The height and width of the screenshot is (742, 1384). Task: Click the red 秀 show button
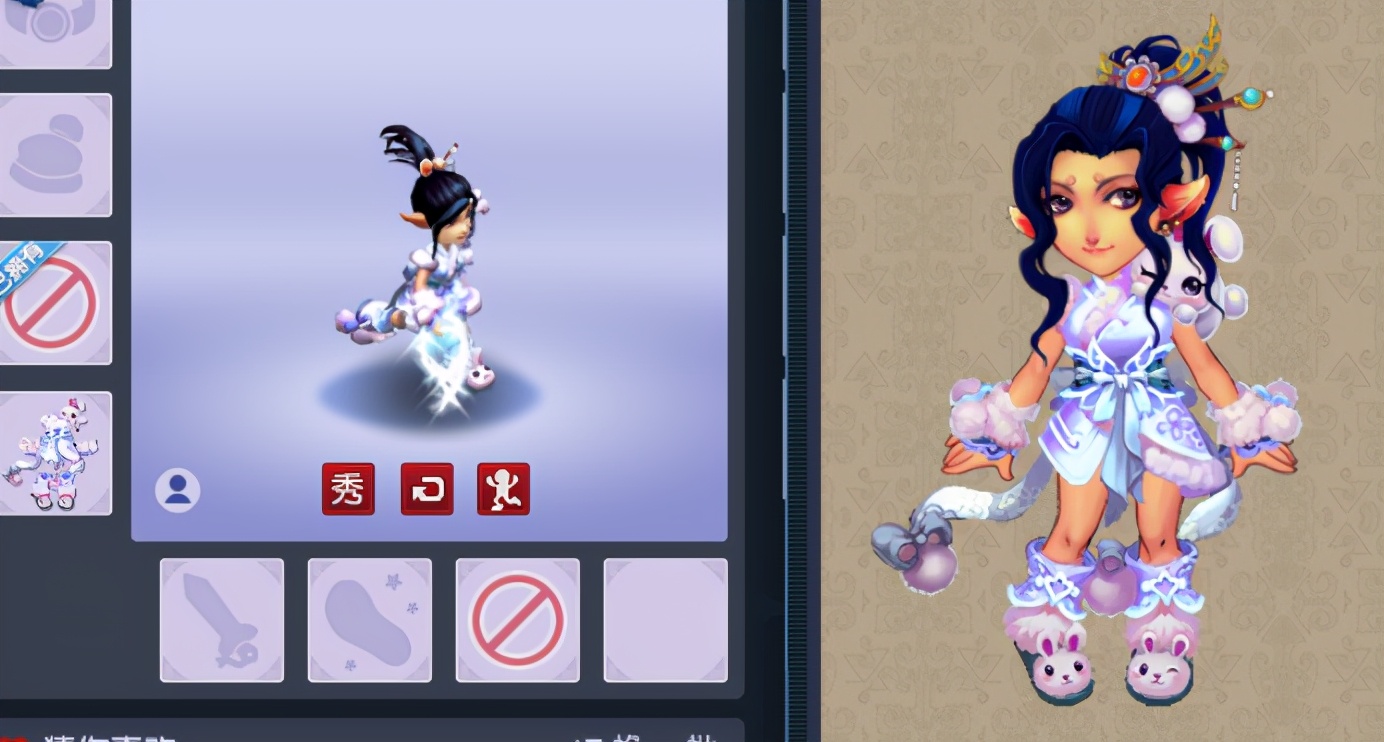coord(348,489)
